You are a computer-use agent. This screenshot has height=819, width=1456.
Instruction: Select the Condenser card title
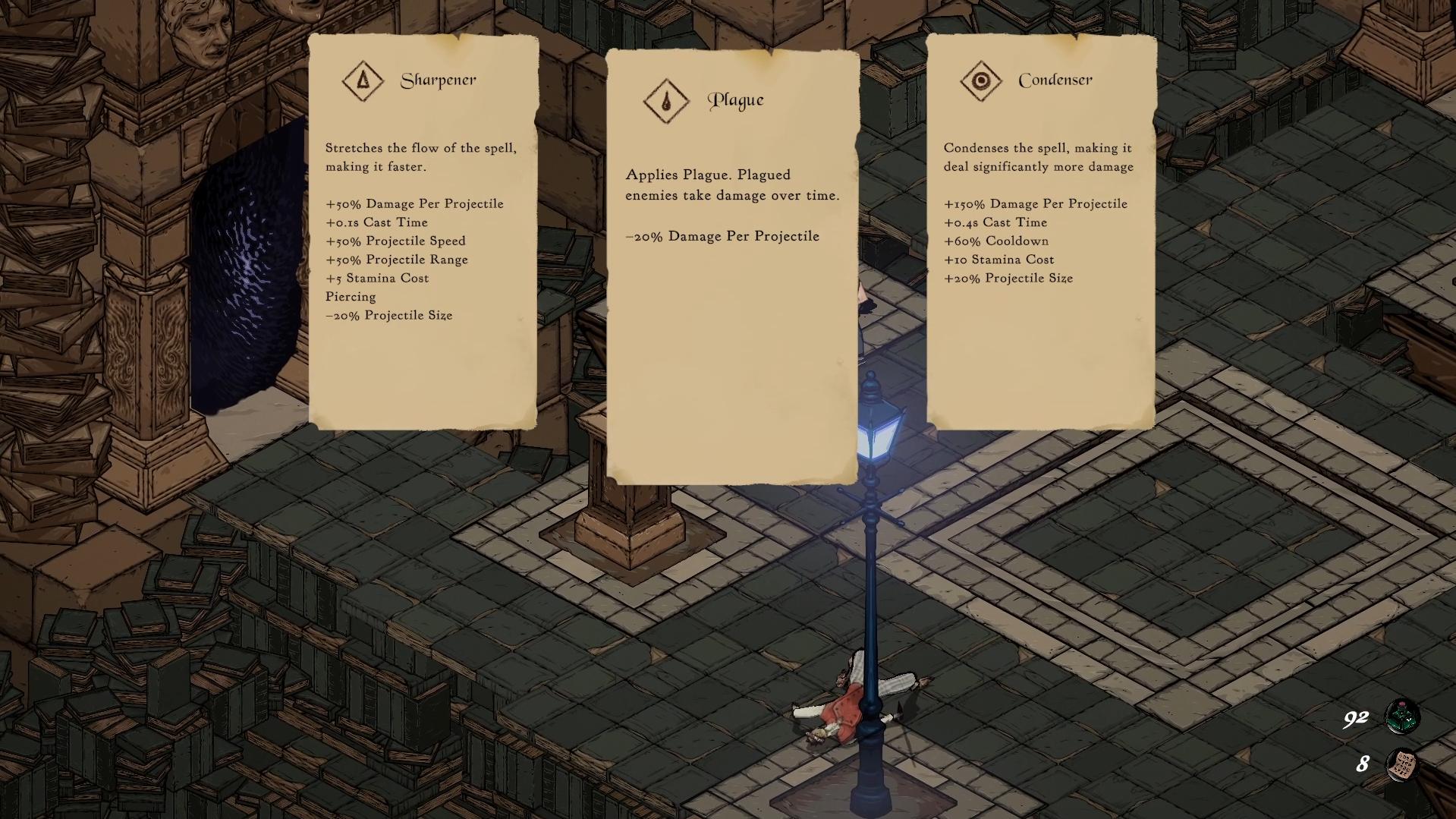click(1055, 79)
